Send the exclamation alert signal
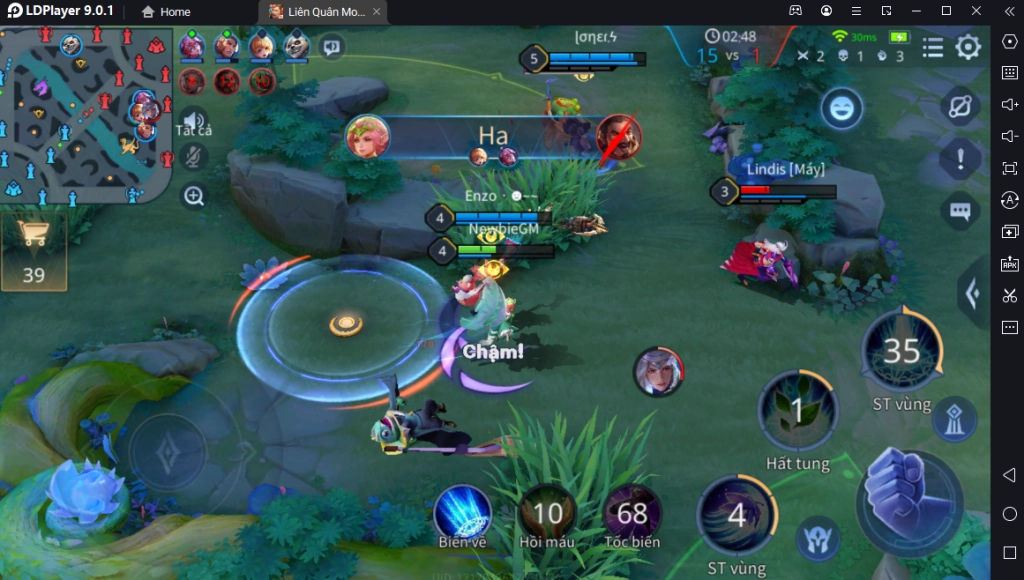This screenshot has width=1024, height=580. [961, 158]
